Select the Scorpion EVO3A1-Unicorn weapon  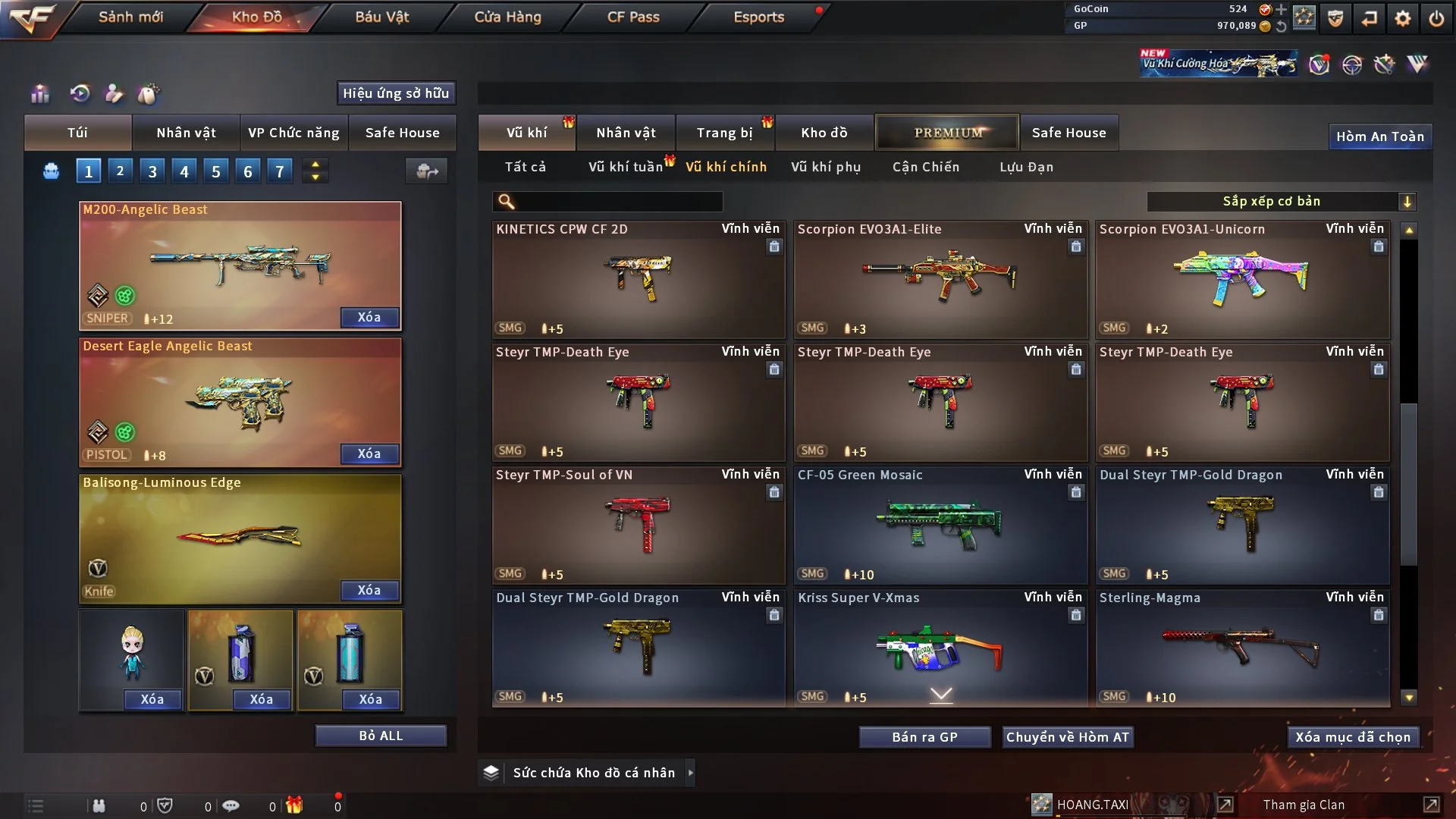(1241, 280)
